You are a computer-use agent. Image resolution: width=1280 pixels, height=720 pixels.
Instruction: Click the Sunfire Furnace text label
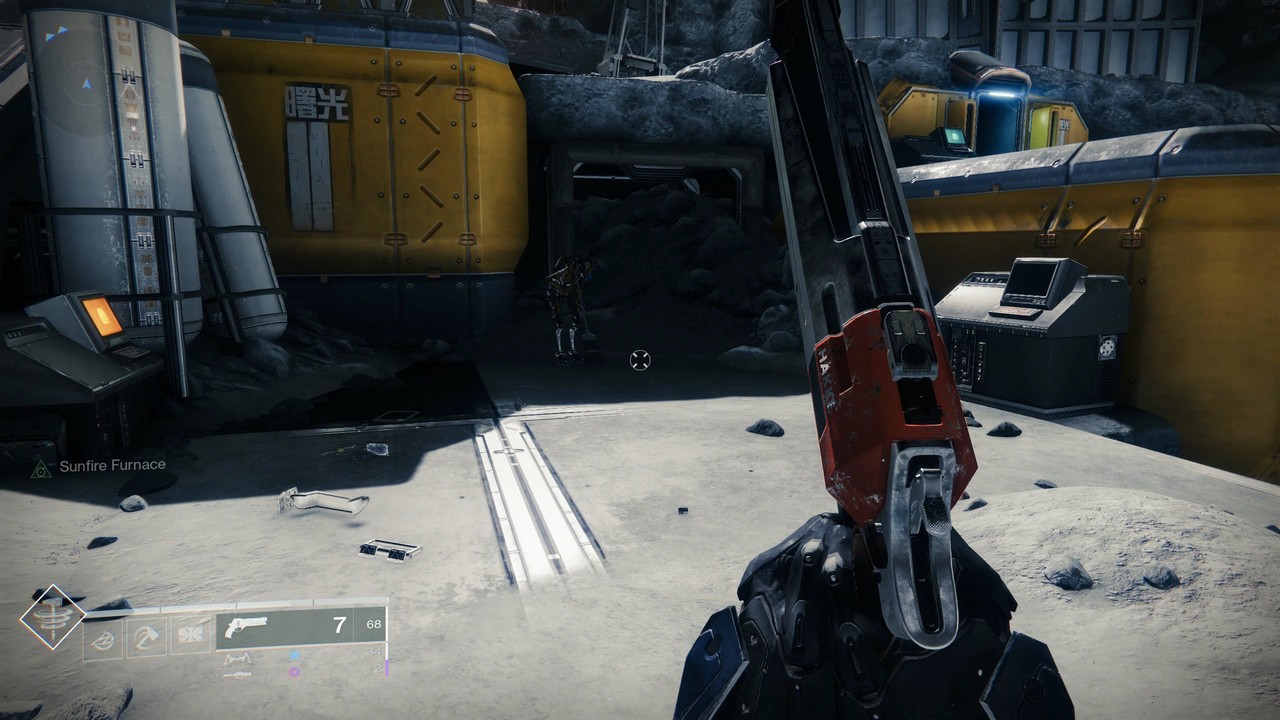tap(114, 464)
